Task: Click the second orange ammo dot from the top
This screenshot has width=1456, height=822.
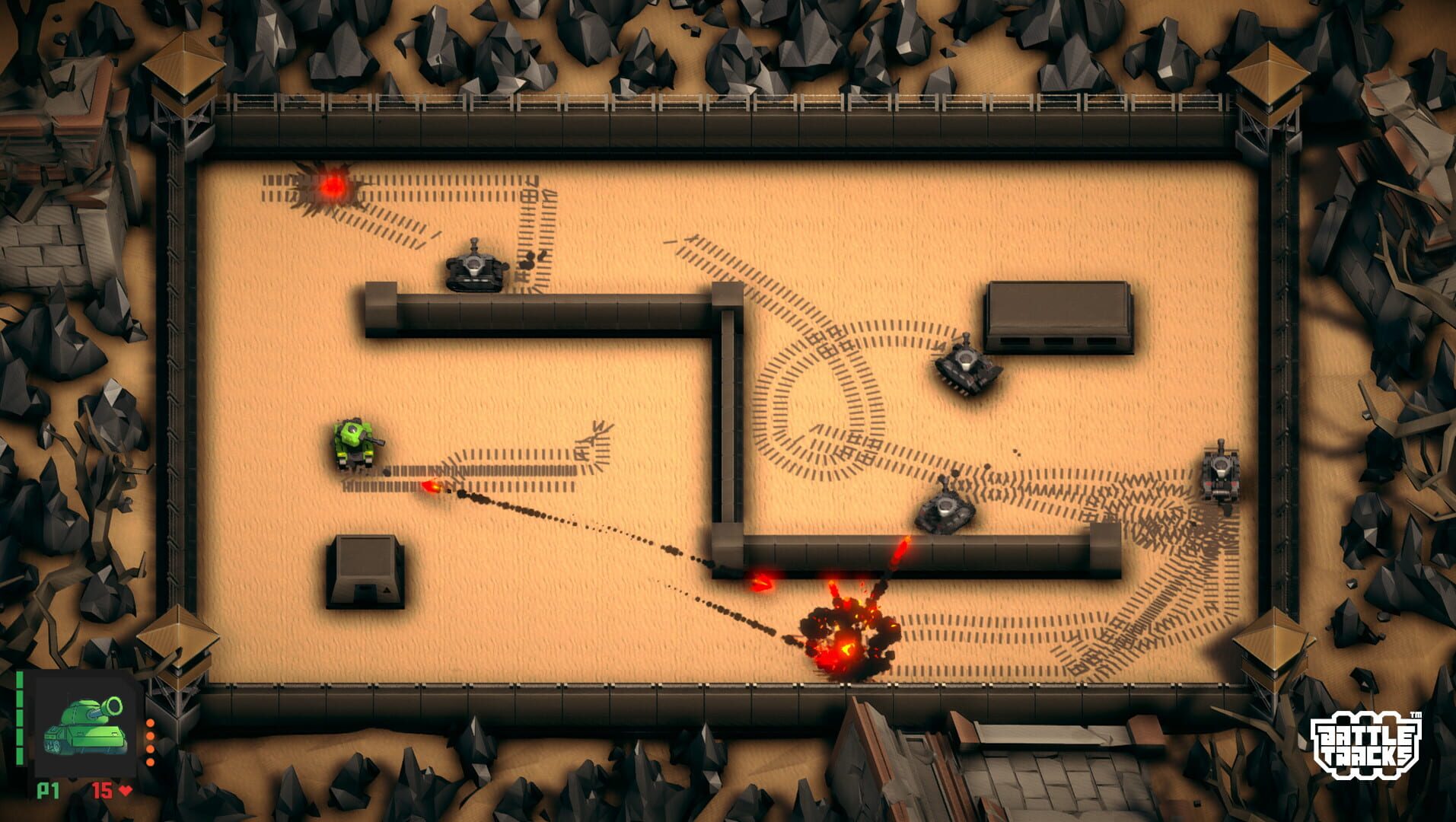Action: [150, 736]
